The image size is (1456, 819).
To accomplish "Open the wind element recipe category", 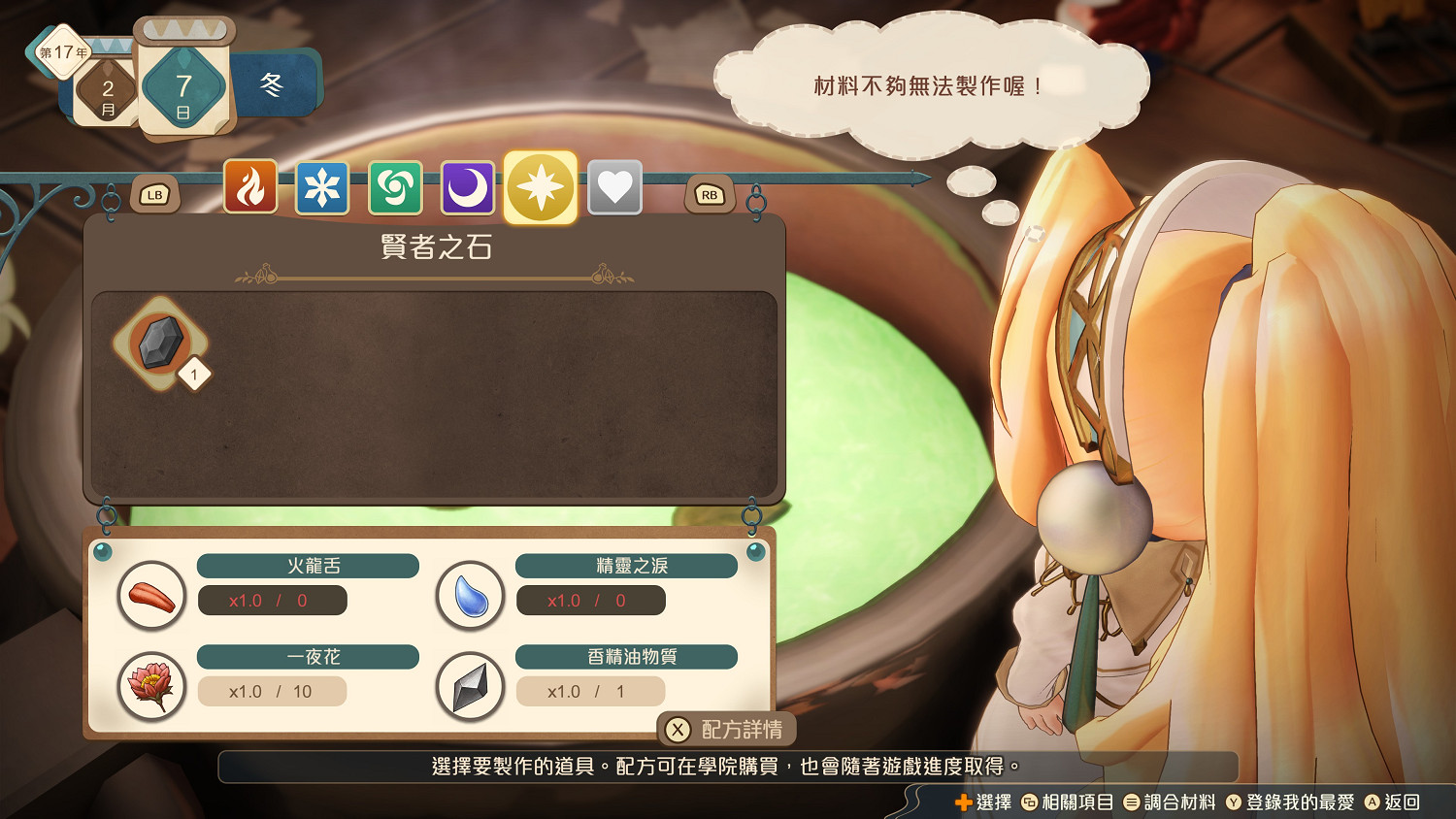I will click(x=396, y=187).
